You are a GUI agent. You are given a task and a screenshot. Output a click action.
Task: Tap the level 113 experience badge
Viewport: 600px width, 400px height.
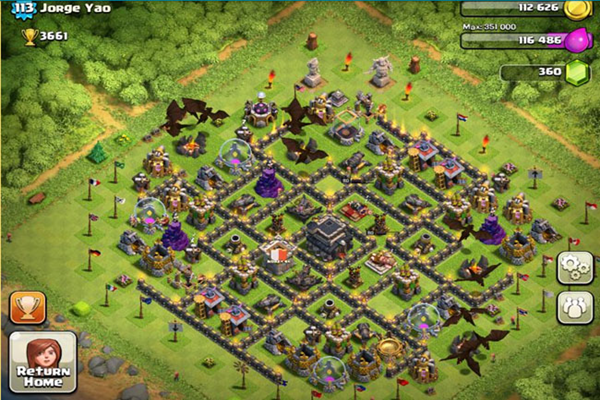pos(19,9)
